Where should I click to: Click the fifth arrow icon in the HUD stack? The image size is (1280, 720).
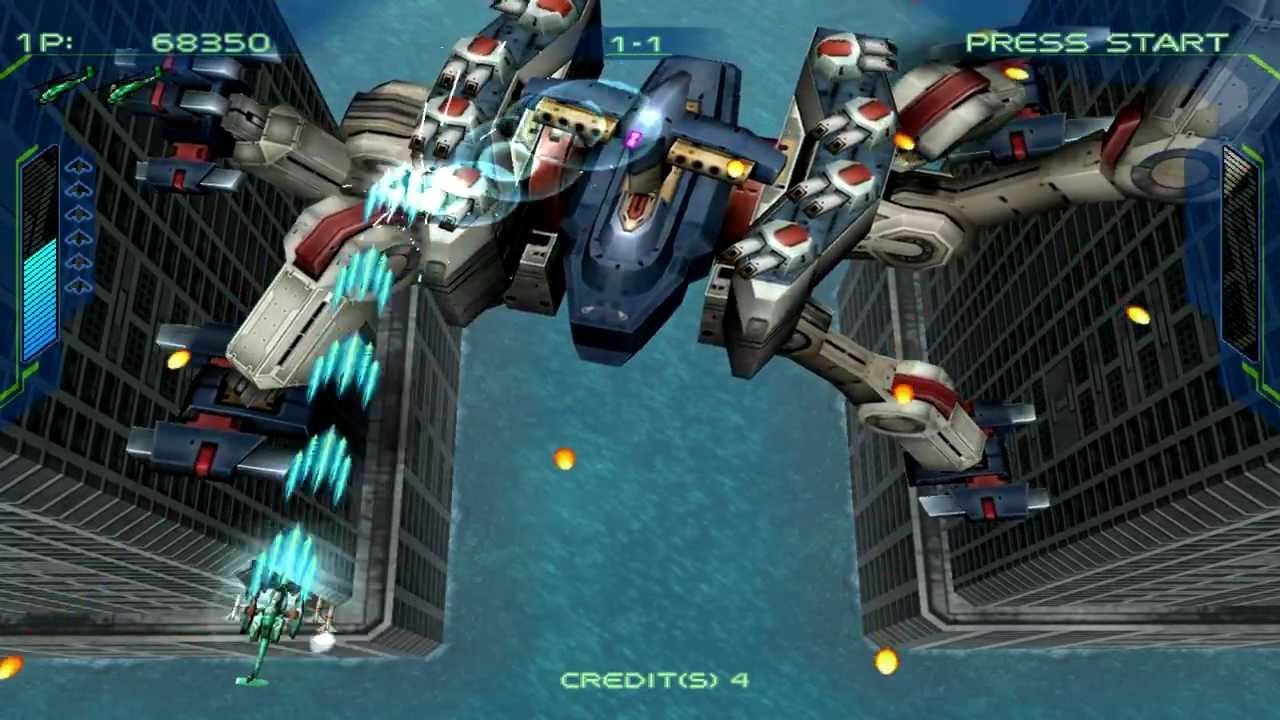80,261
